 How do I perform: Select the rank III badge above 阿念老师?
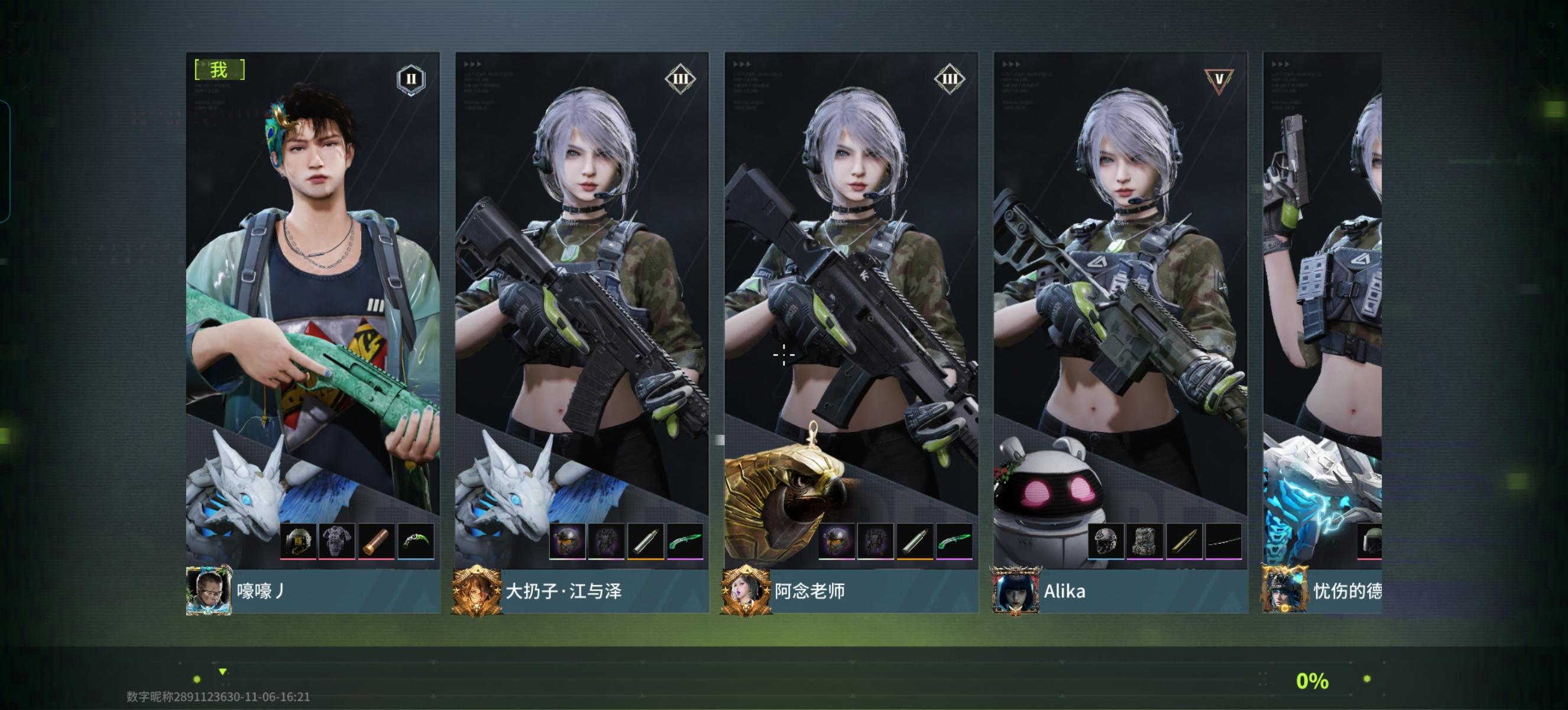point(949,78)
